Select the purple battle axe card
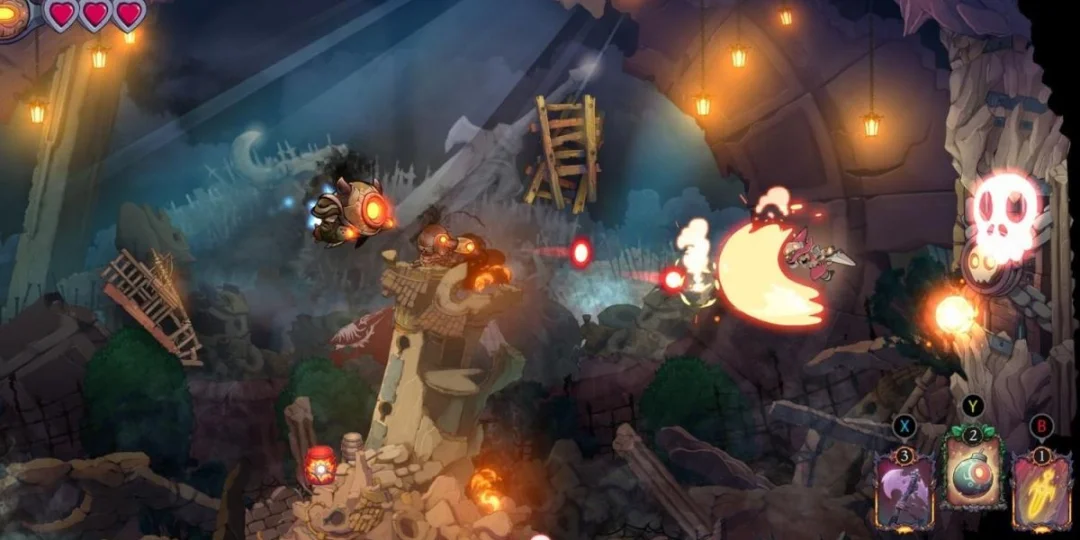1080x540 pixels. pyautogui.click(x=906, y=490)
